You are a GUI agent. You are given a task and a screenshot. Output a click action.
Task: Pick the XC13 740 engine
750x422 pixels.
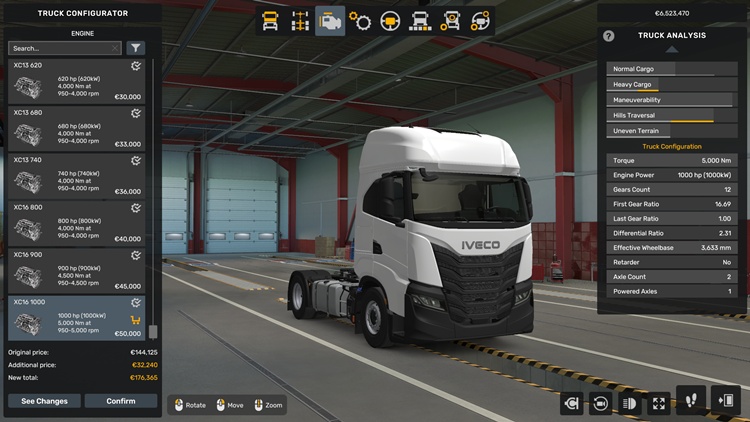click(x=76, y=175)
